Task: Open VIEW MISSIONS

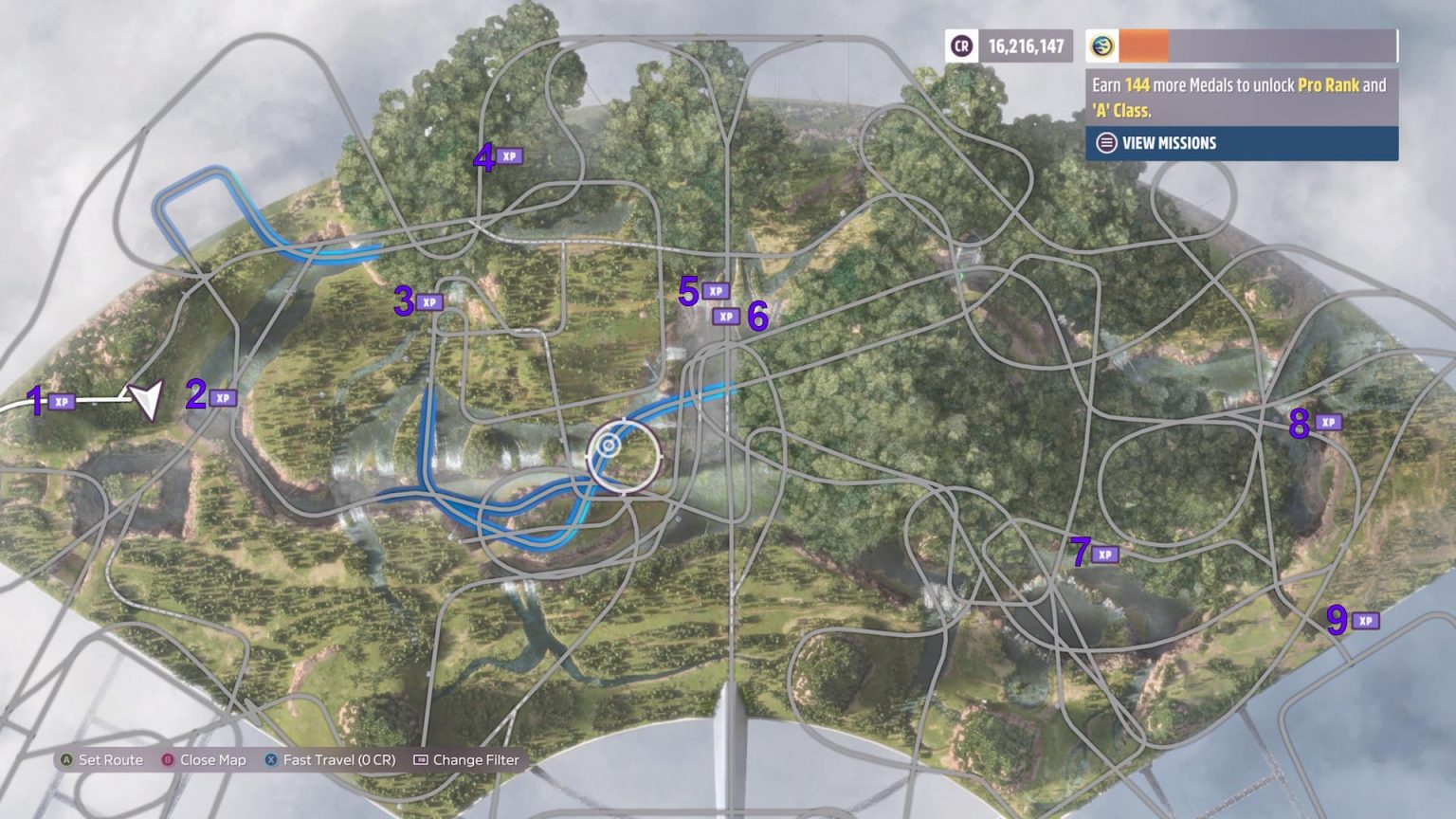Action: [1169, 143]
